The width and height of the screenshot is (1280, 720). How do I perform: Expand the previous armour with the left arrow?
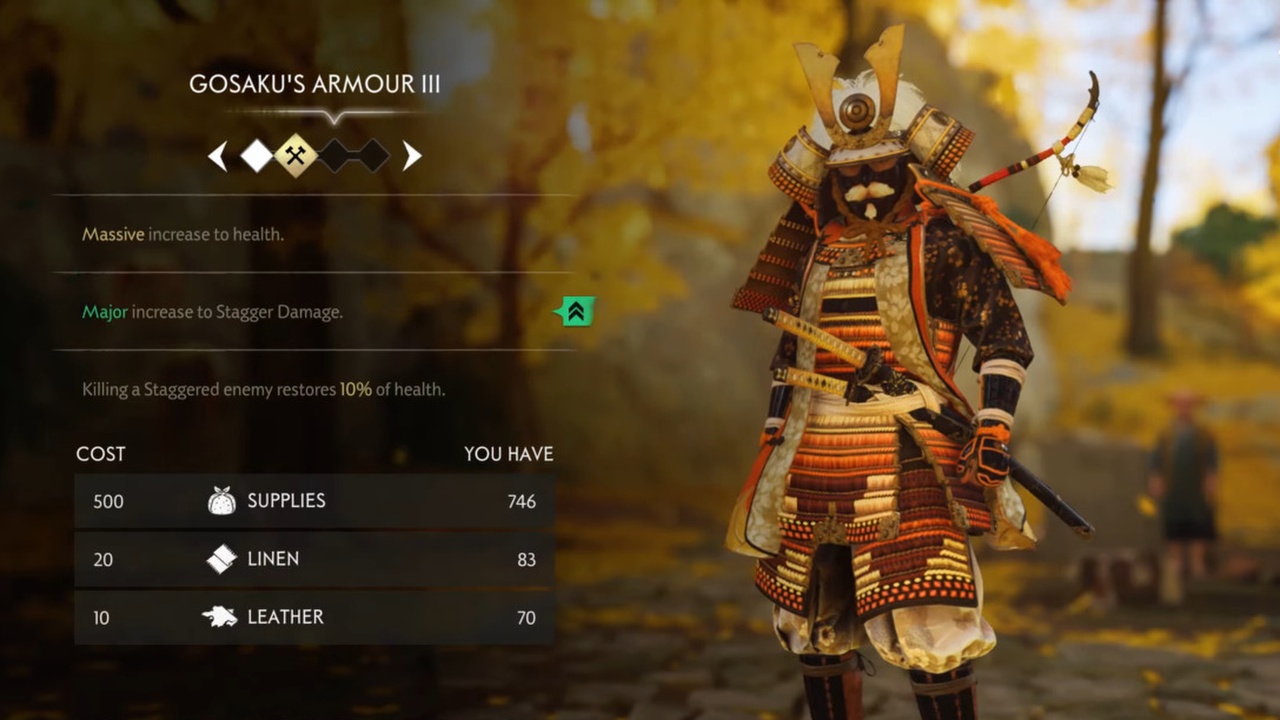tap(217, 156)
